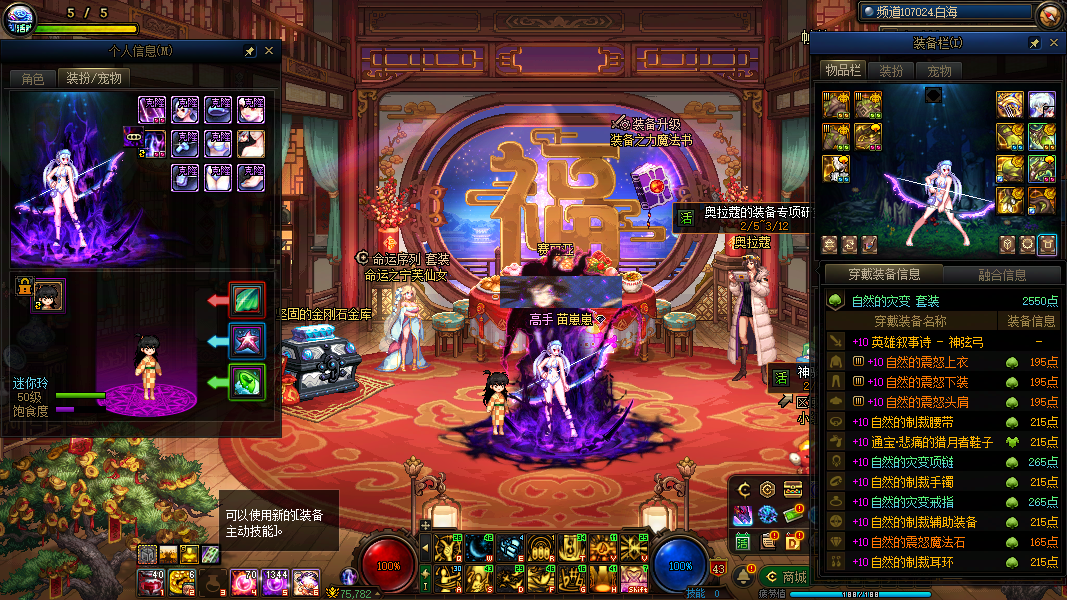Image resolution: width=1067 pixels, height=600 pixels.
Task: Open the treasure chest icon in quick menu
Action: point(793,489)
